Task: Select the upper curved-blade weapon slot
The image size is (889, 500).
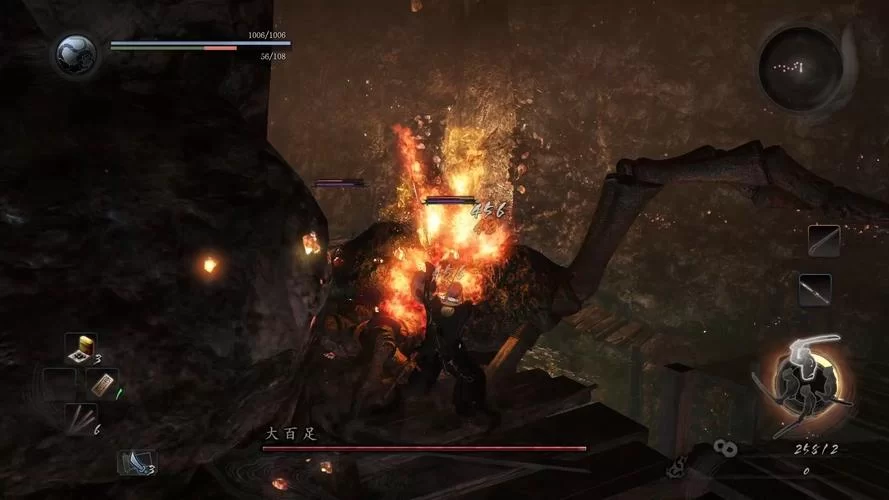Action: (824, 241)
